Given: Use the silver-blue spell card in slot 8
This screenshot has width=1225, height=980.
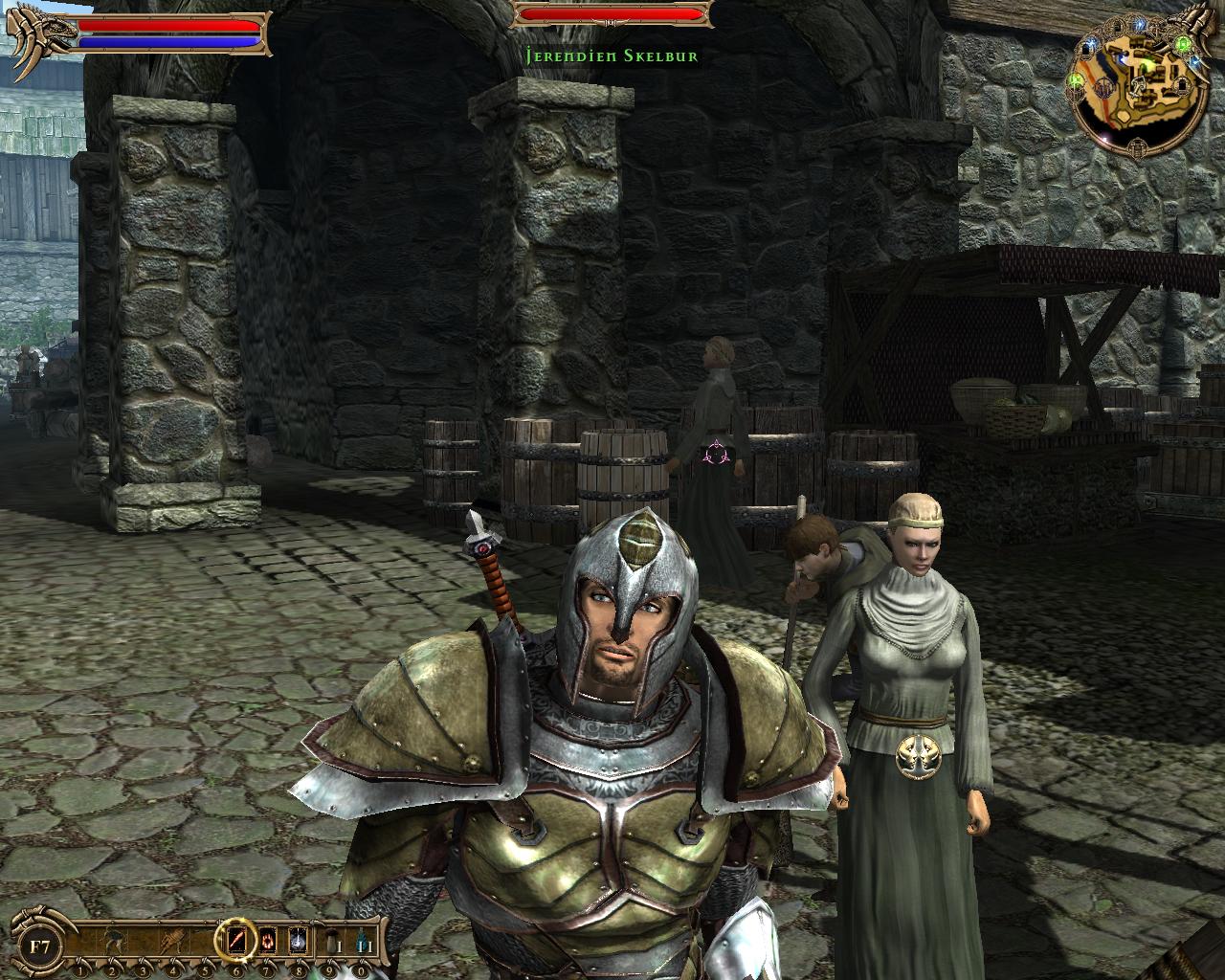Looking at the screenshot, I should coord(298,941).
